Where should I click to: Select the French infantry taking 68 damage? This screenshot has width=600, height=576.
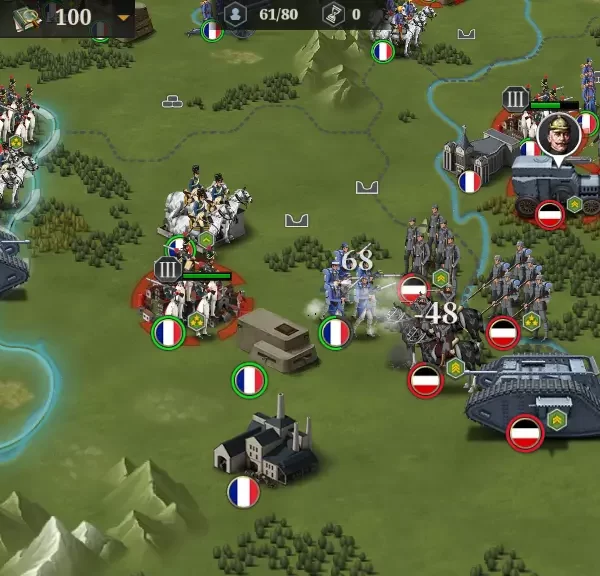click(x=349, y=299)
